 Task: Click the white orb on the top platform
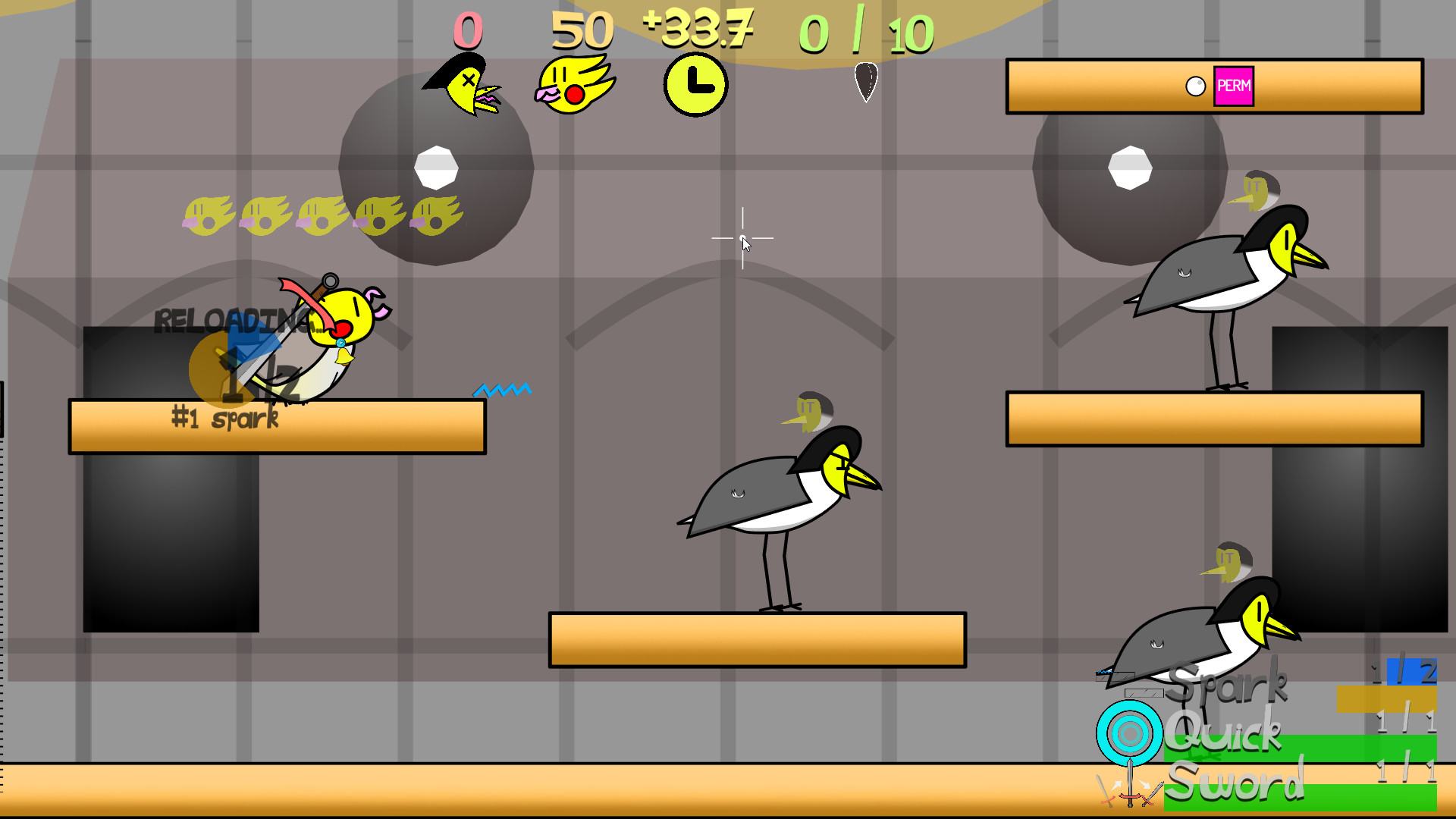point(1196,86)
